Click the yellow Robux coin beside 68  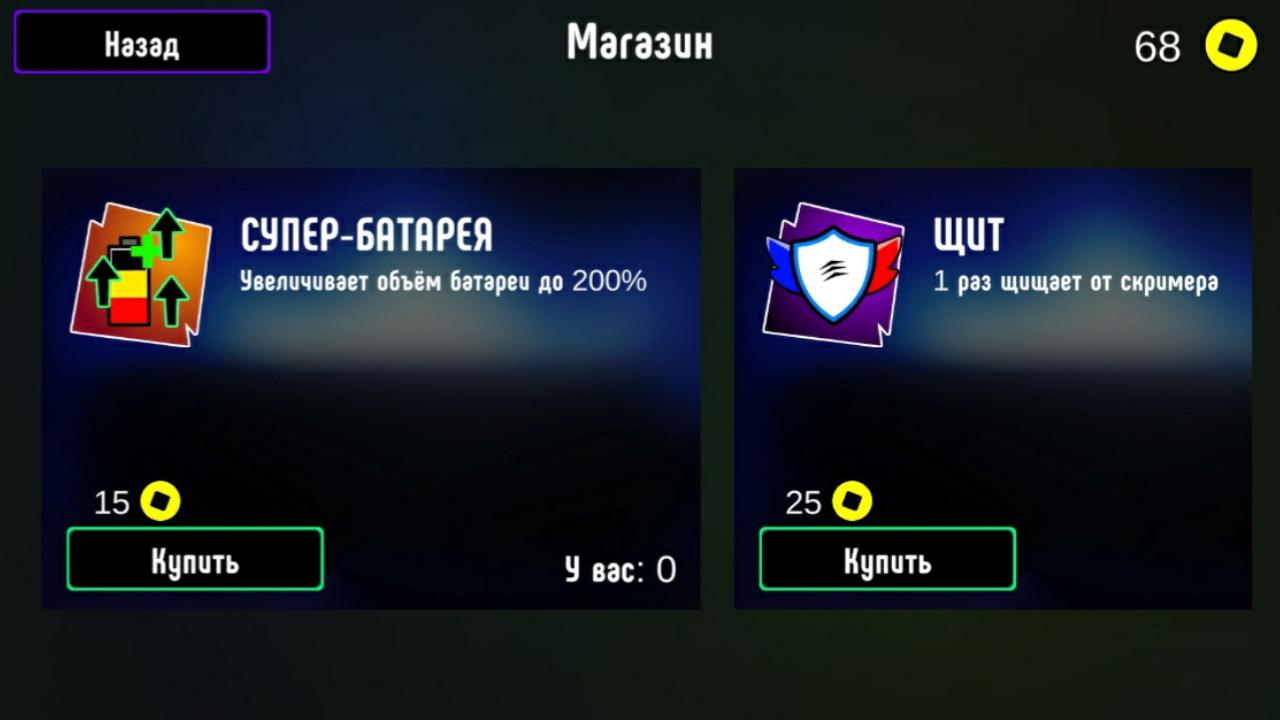coord(1232,44)
